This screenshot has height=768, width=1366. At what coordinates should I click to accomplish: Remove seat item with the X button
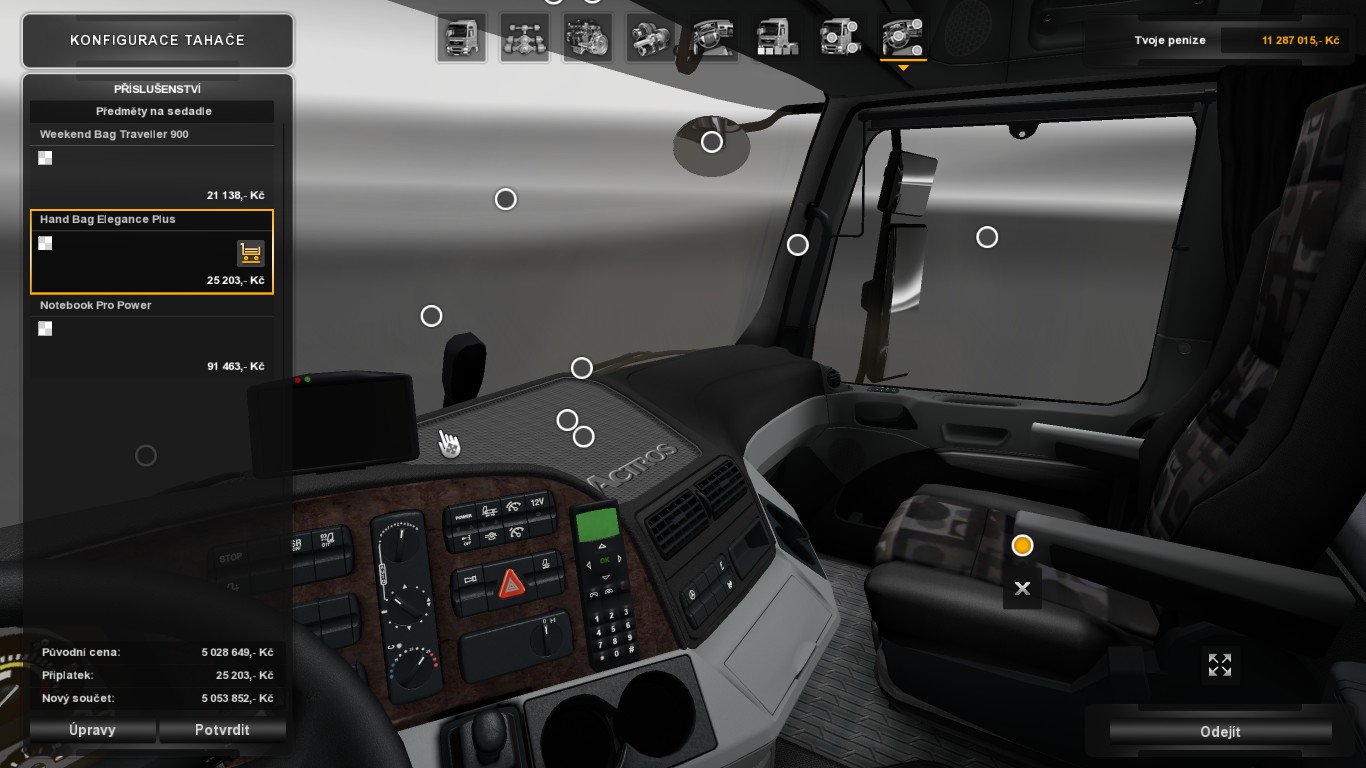[x=1022, y=589]
